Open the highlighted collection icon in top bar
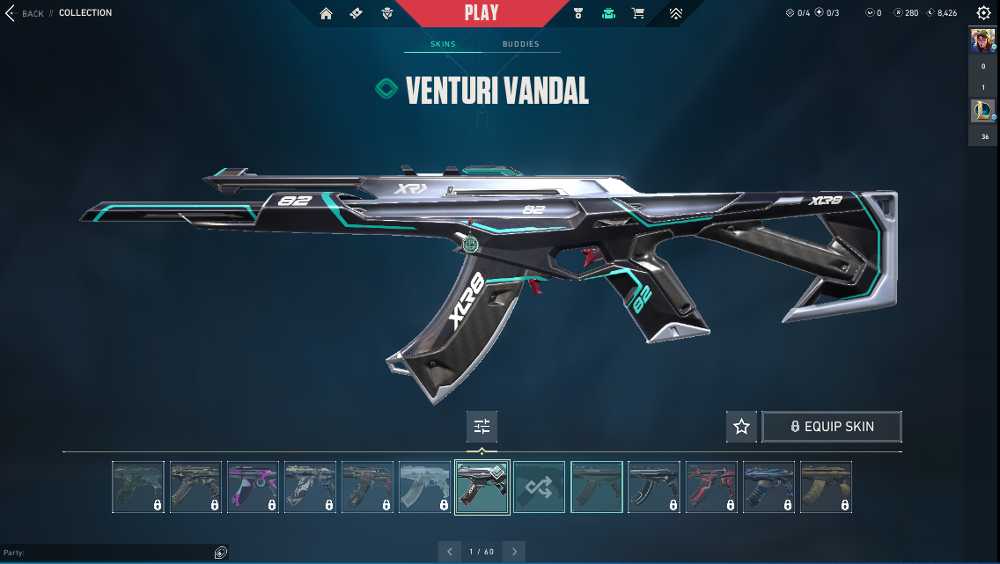 pos(608,13)
